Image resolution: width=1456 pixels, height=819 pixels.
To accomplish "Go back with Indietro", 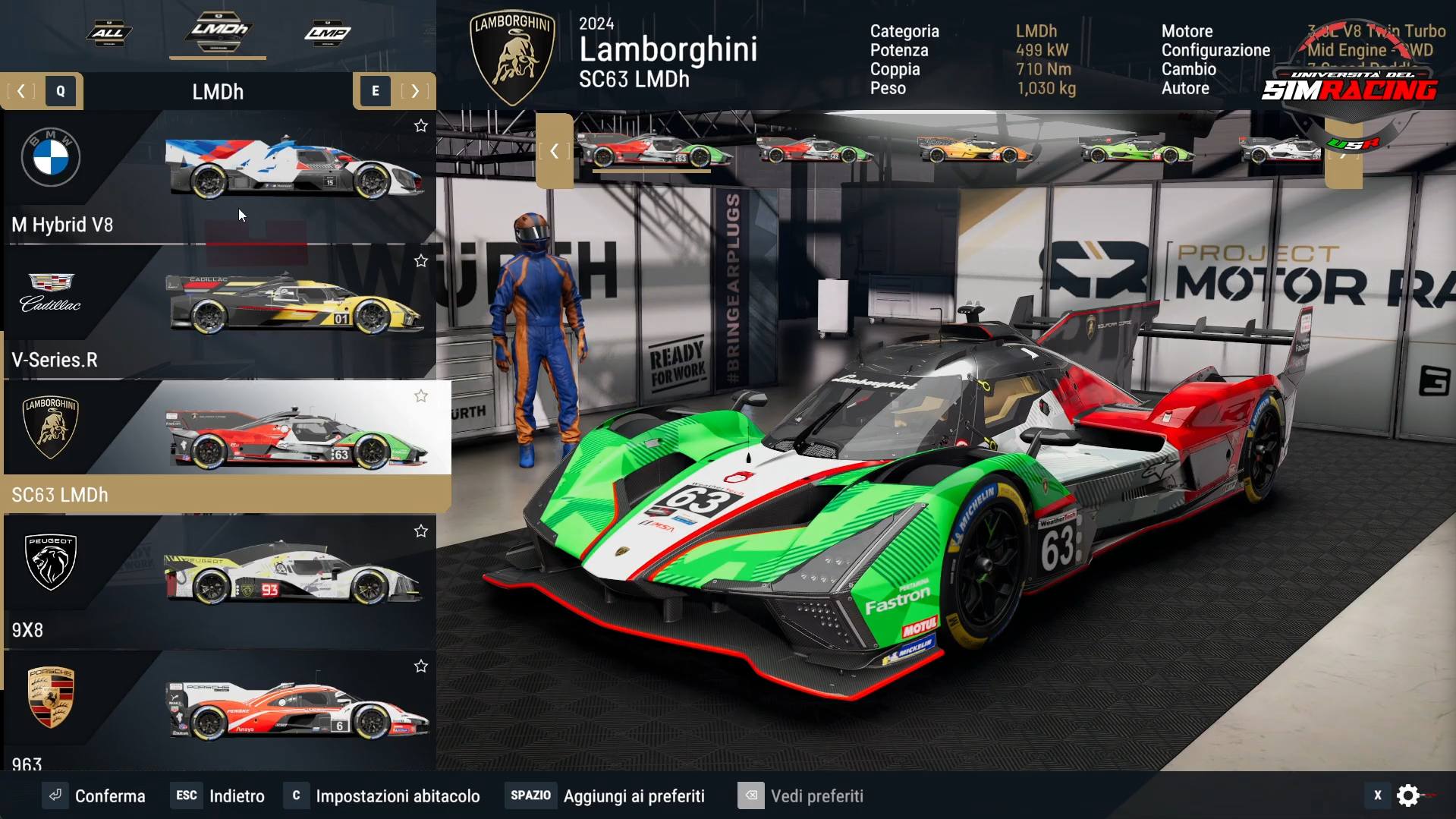I will (x=220, y=795).
